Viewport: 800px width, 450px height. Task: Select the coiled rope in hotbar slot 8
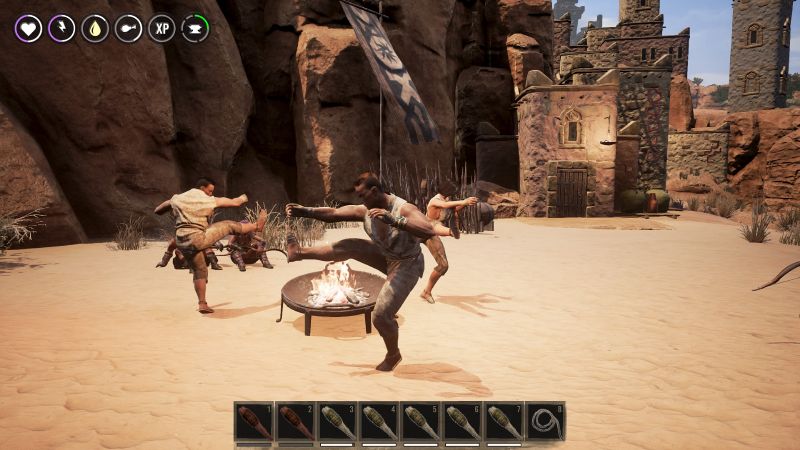point(546,422)
